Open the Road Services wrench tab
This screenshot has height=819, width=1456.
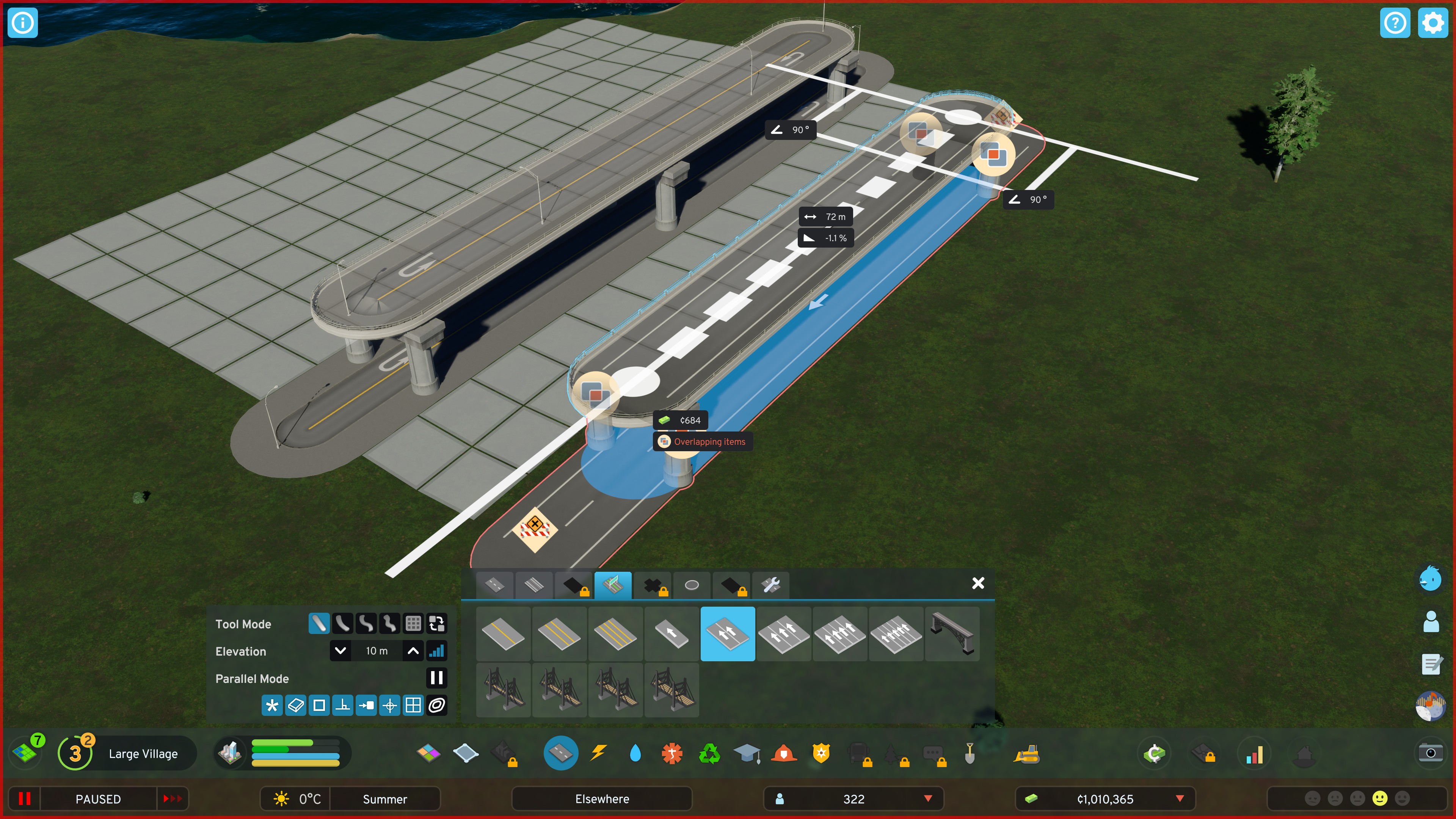pos(770,585)
